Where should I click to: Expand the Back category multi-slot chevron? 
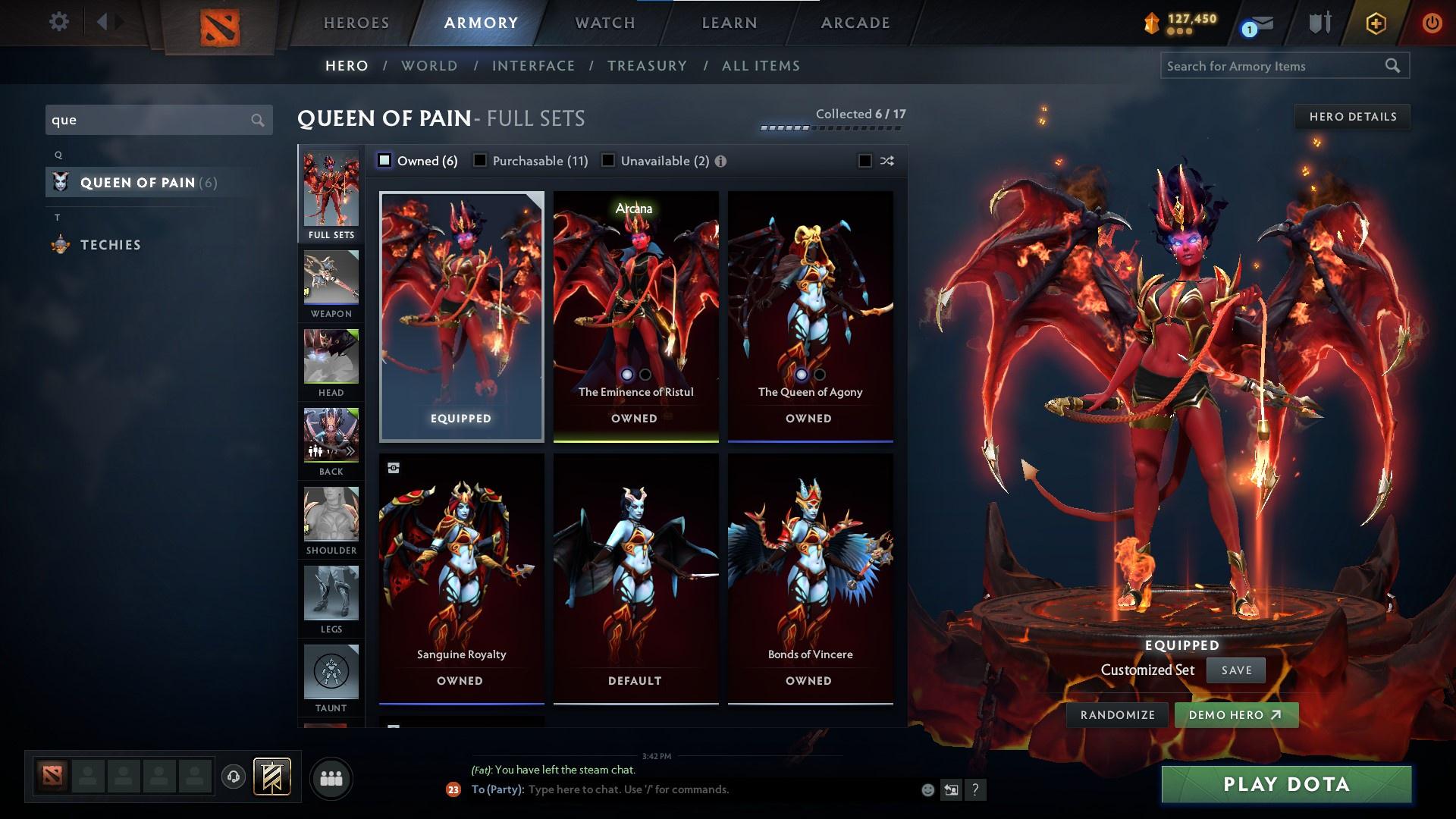pyautogui.click(x=350, y=450)
